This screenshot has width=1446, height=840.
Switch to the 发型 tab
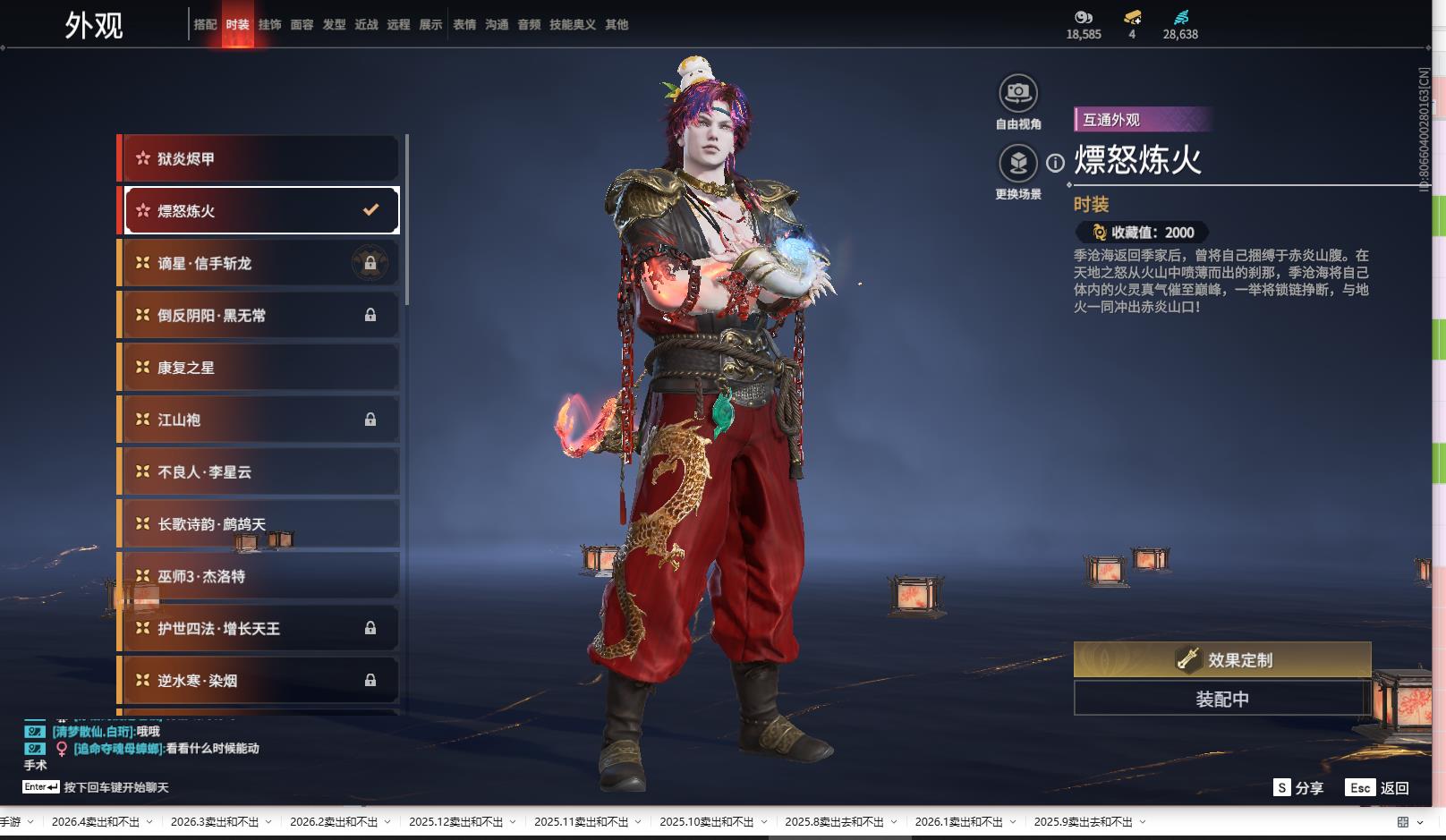334,25
